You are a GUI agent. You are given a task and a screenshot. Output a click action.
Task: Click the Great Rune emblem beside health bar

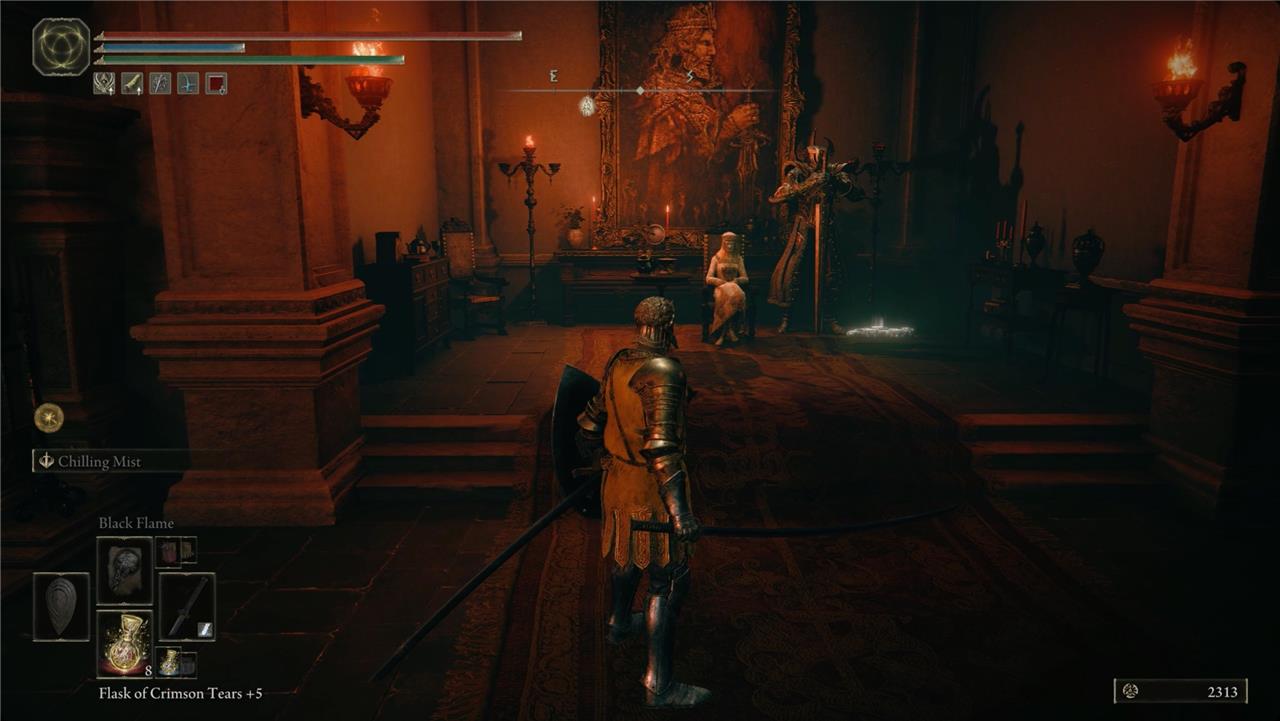(61, 47)
